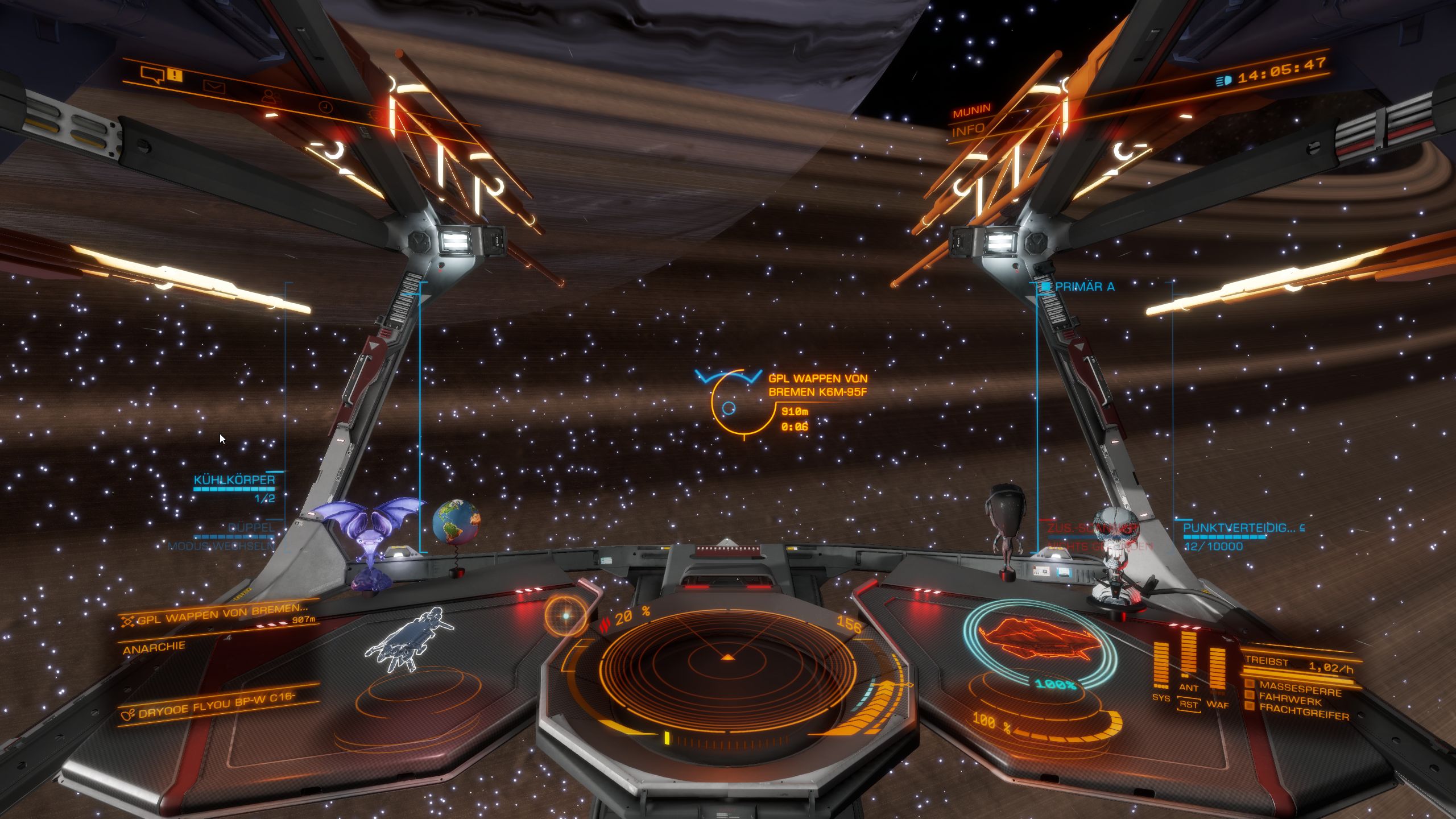Select the Punktverteidigung point defence module
Viewport: 1456px width, 819px height.
tap(1239, 528)
